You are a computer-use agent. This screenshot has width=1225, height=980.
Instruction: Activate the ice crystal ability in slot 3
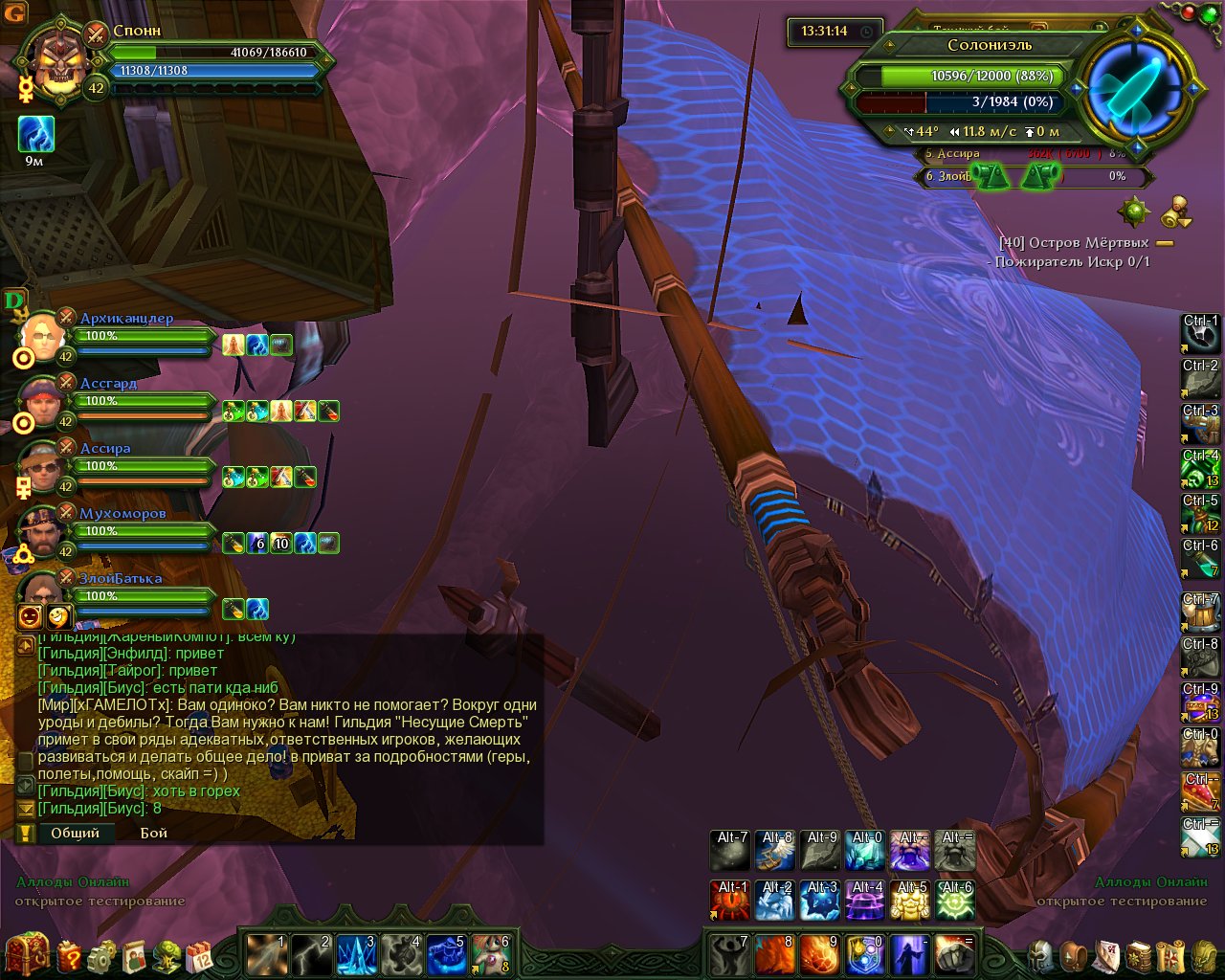click(355, 954)
